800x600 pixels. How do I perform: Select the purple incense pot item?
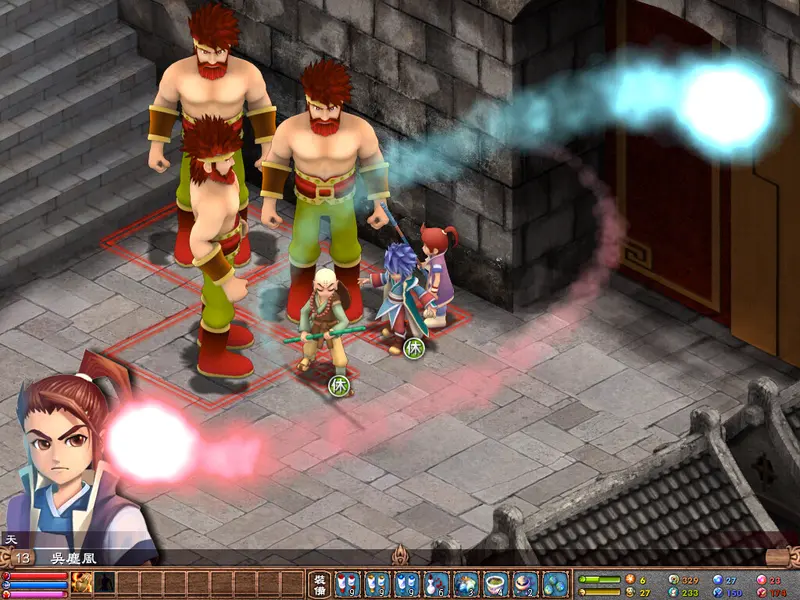526,583
